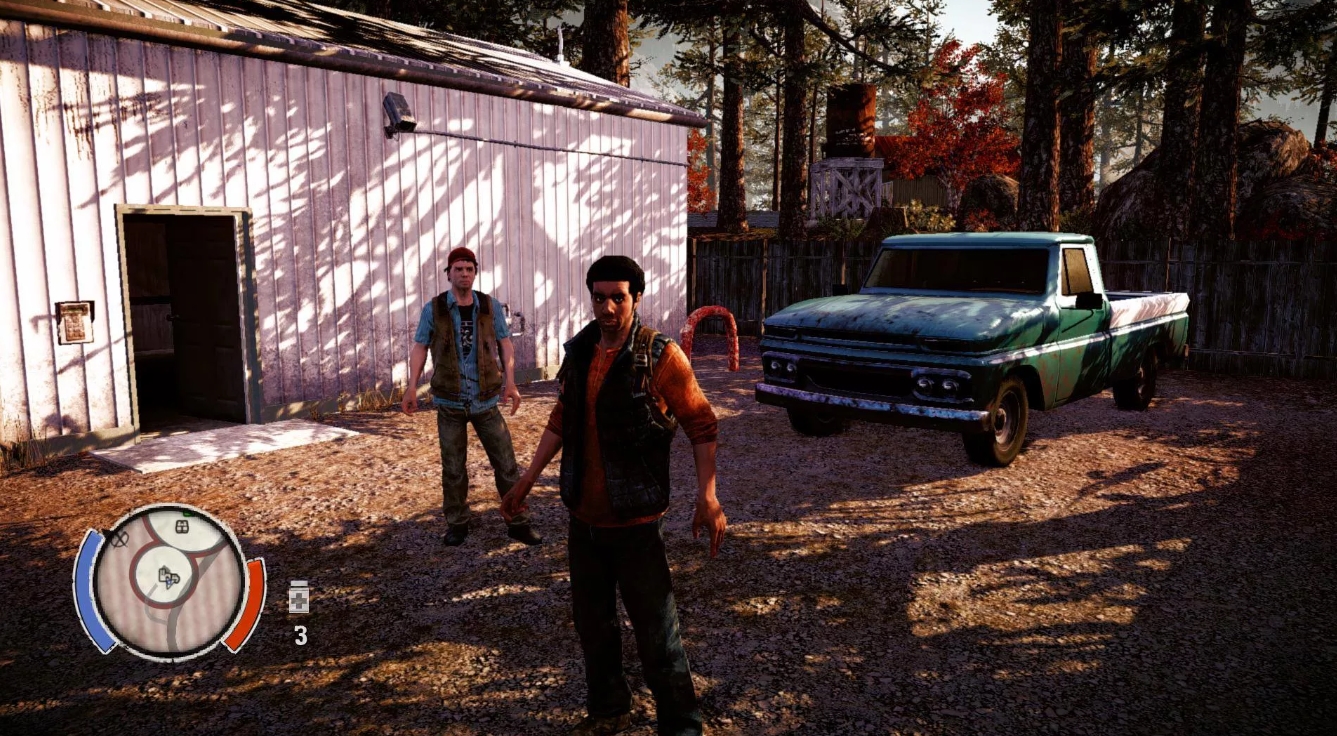Click the supply crate icon on the minimap
This screenshot has height=736, width=1337.
[x=182, y=526]
